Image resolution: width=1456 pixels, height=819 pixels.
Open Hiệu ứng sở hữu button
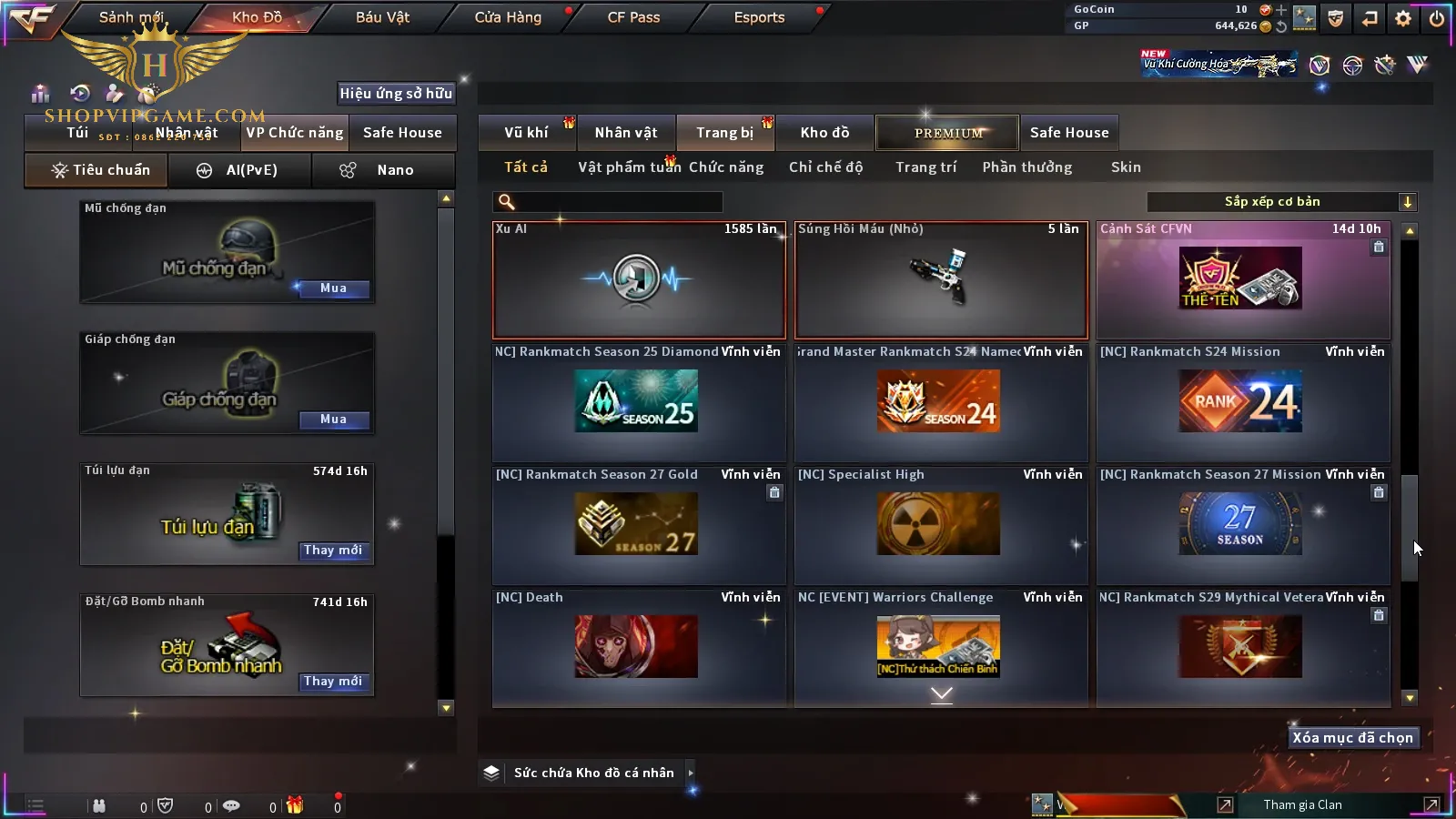396,93
